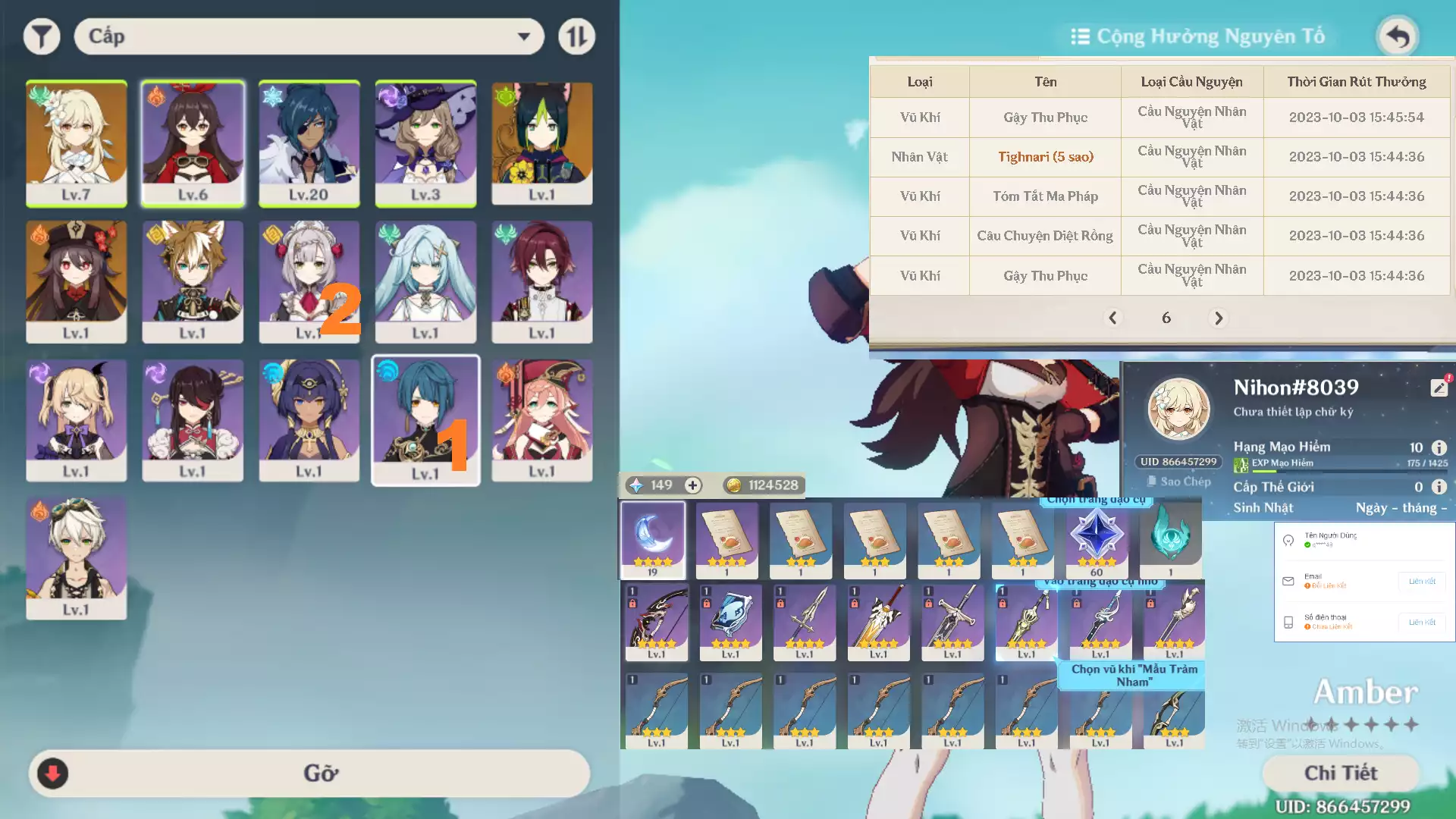Click the list icon before Cộng Hưởng Nguyên Tố

[1080, 36]
